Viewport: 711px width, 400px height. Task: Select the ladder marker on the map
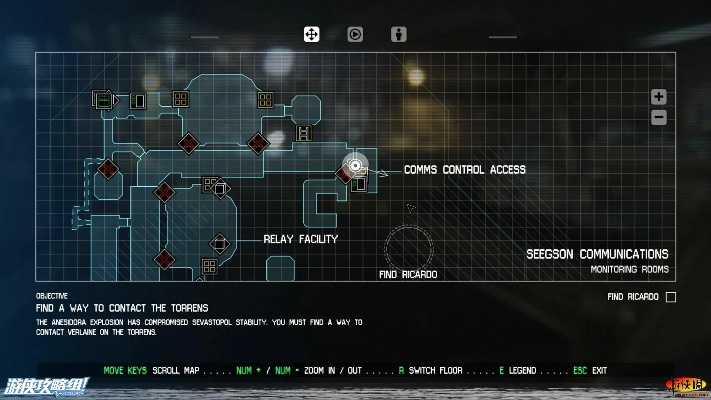click(x=302, y=133)
